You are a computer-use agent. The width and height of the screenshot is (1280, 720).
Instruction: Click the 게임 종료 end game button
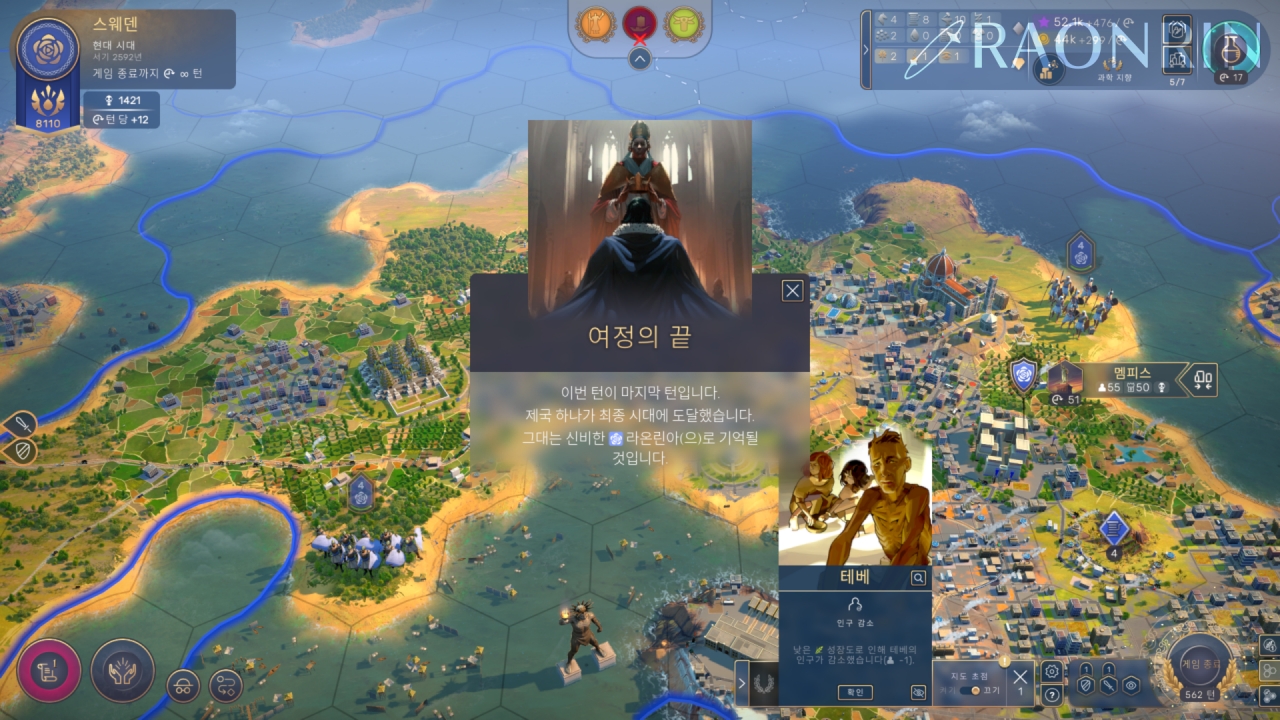tap(1200, 663)
